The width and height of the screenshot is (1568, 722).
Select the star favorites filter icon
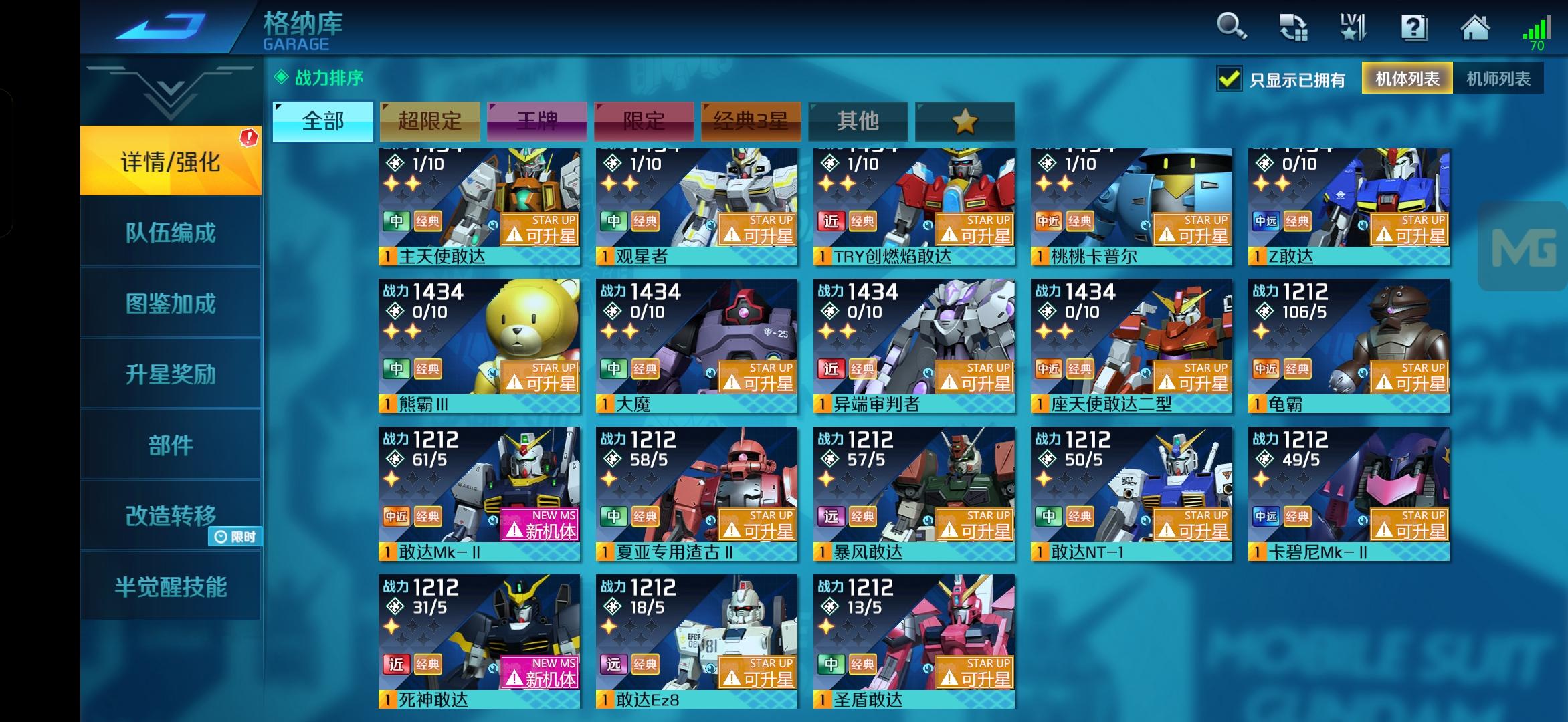(x=965, y=121)
